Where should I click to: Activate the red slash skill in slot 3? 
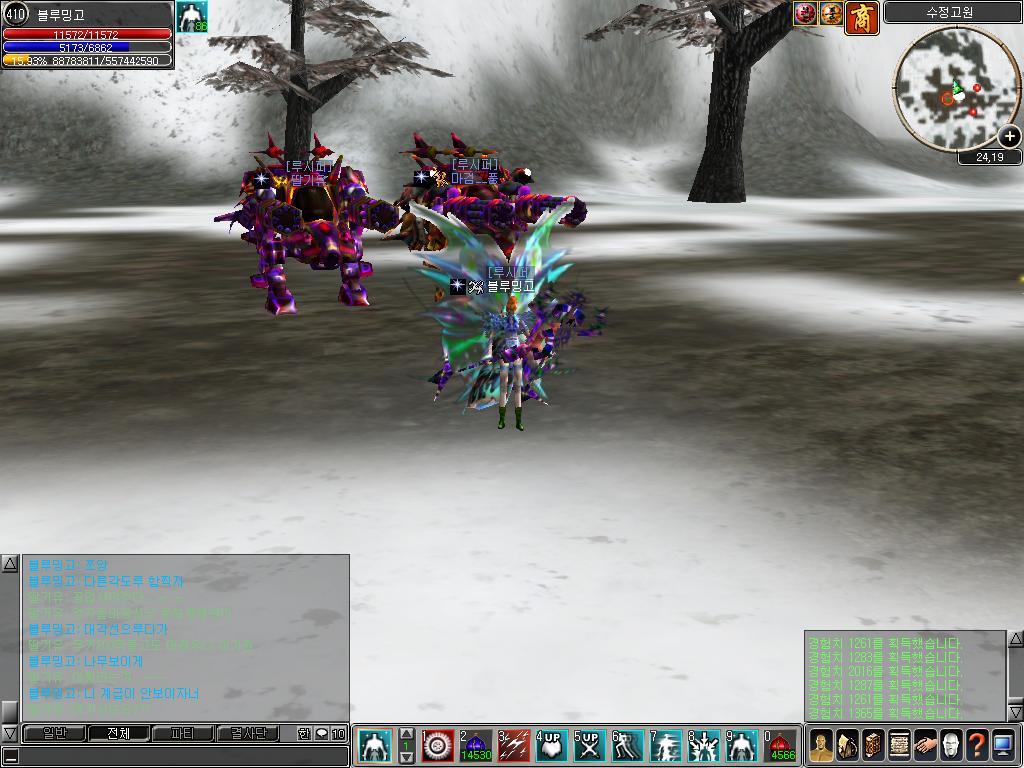click(514, 746)
